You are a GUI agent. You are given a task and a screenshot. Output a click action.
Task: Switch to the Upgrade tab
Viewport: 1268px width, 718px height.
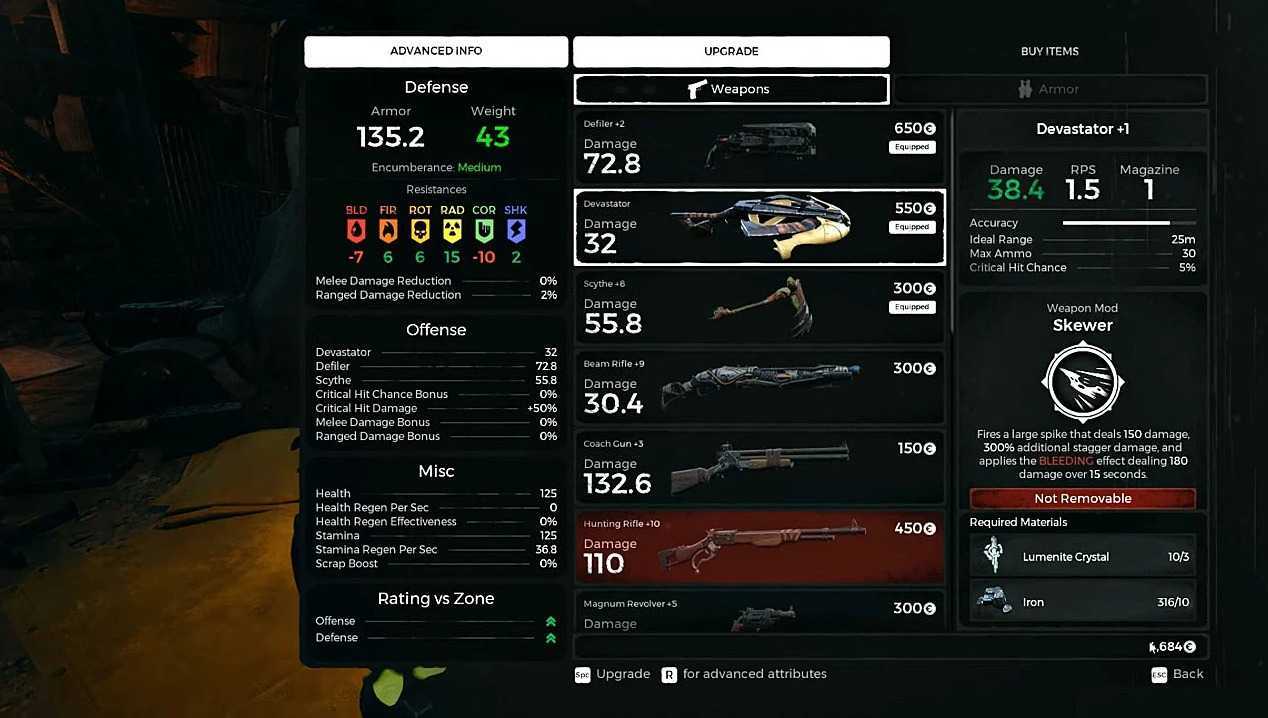[x=731, y=51]
